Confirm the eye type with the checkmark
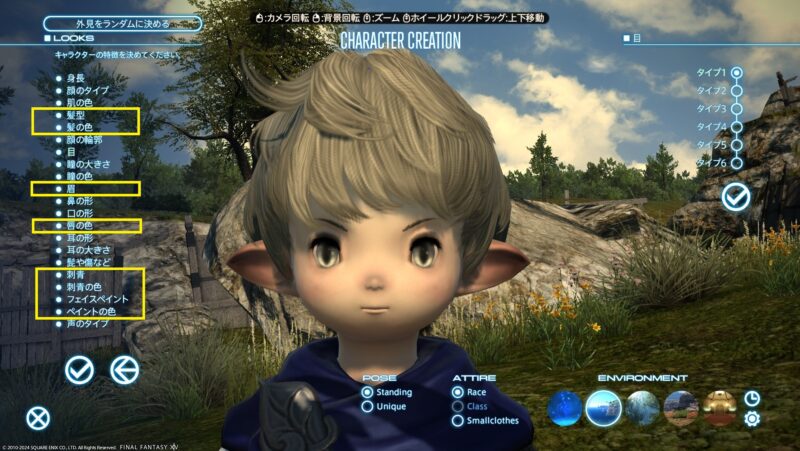This screenshot has width=800, height=451. pos(736,197)
